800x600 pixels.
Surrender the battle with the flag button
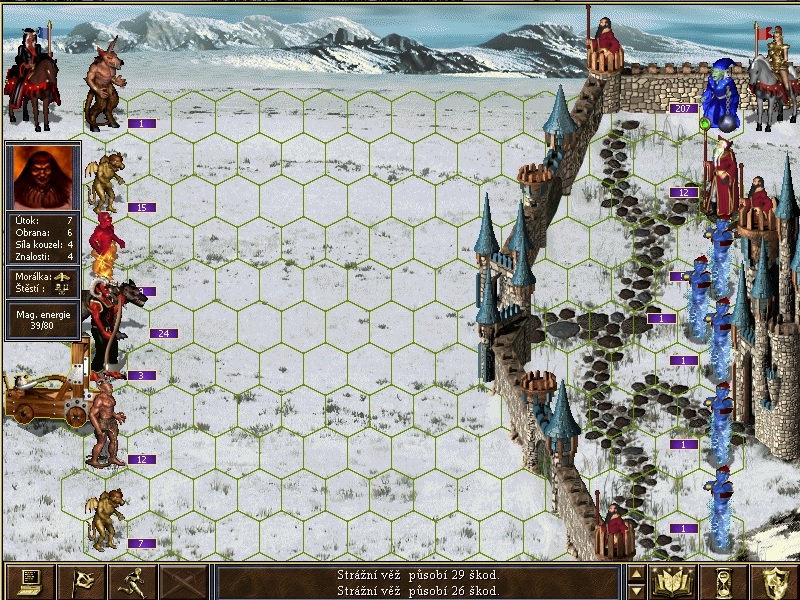click(81, 581)
